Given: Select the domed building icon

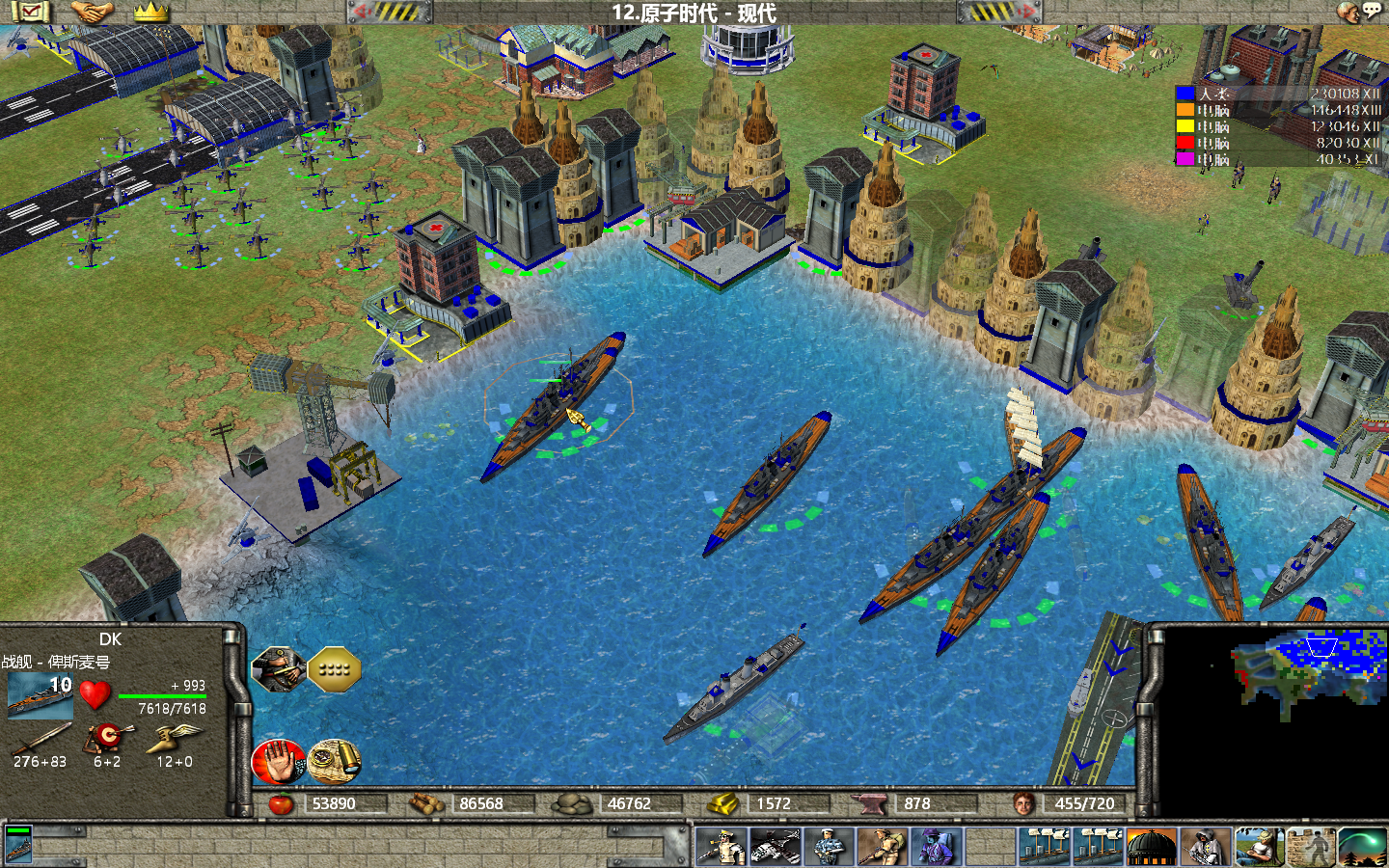Looking at the screenshot, I should [x=1152, y=847].
